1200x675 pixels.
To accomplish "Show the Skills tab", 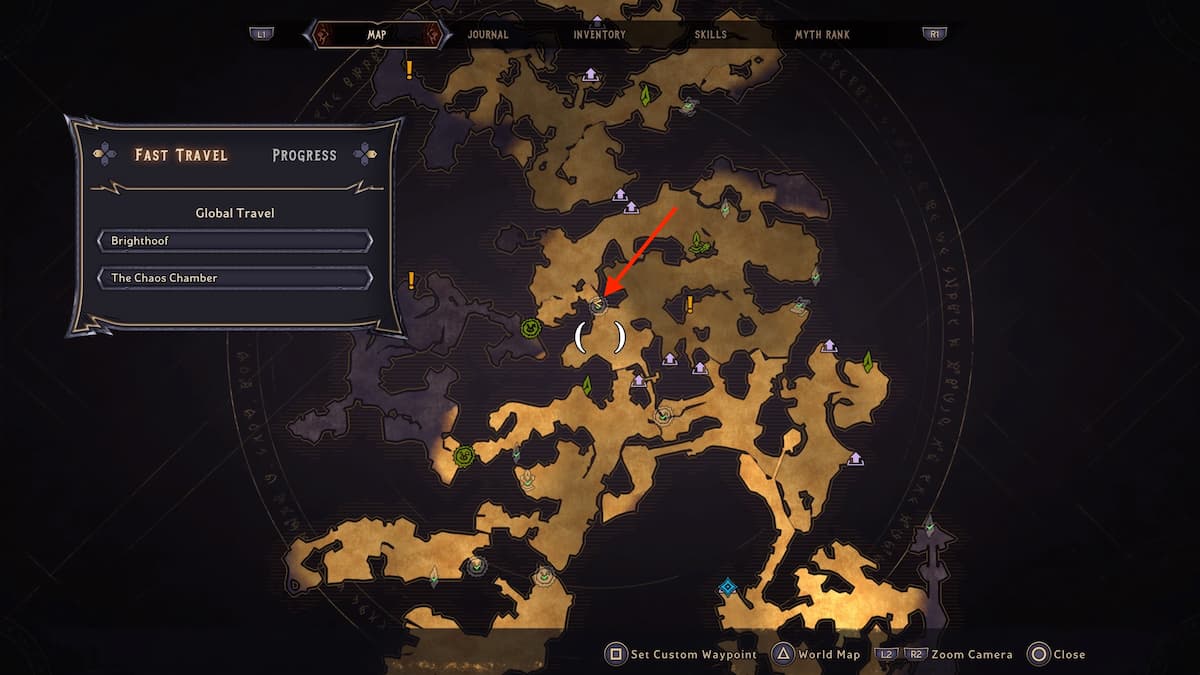I will [x=711, y=34].
